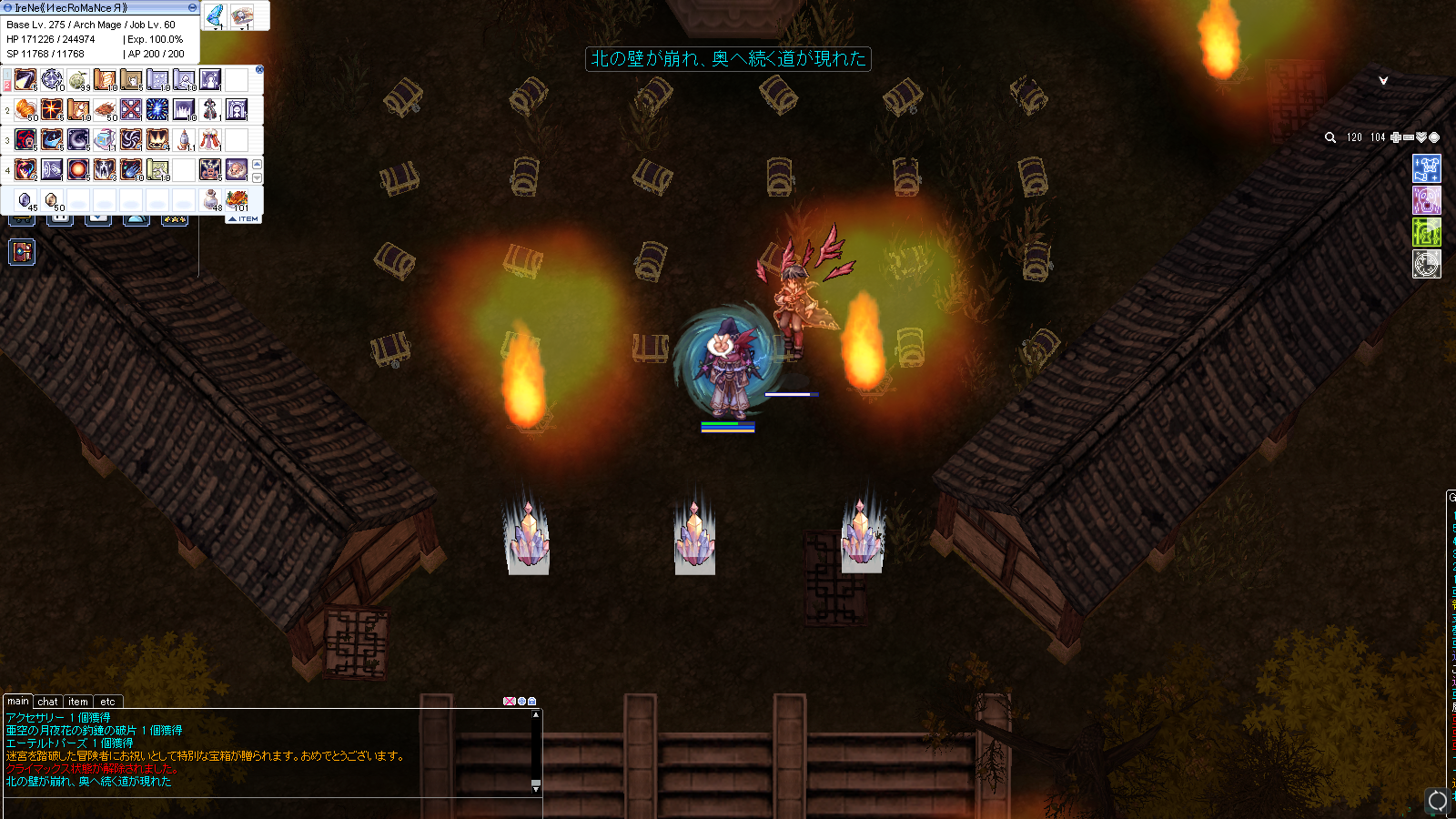
Task: Zoom in minimap with plus button
Action: (1396, 137)
